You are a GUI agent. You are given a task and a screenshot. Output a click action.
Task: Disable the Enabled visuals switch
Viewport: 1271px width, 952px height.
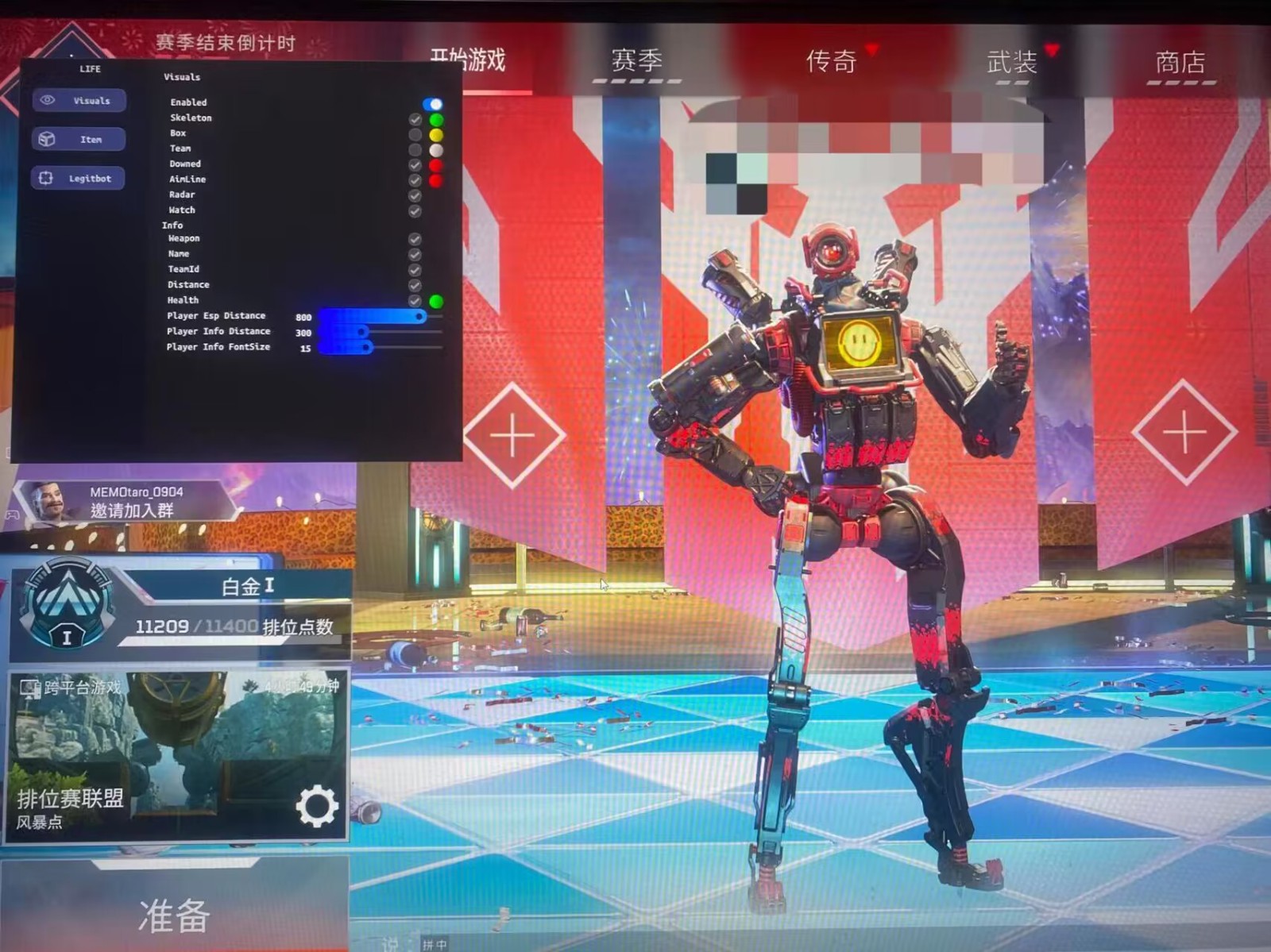tap(432, 102)
